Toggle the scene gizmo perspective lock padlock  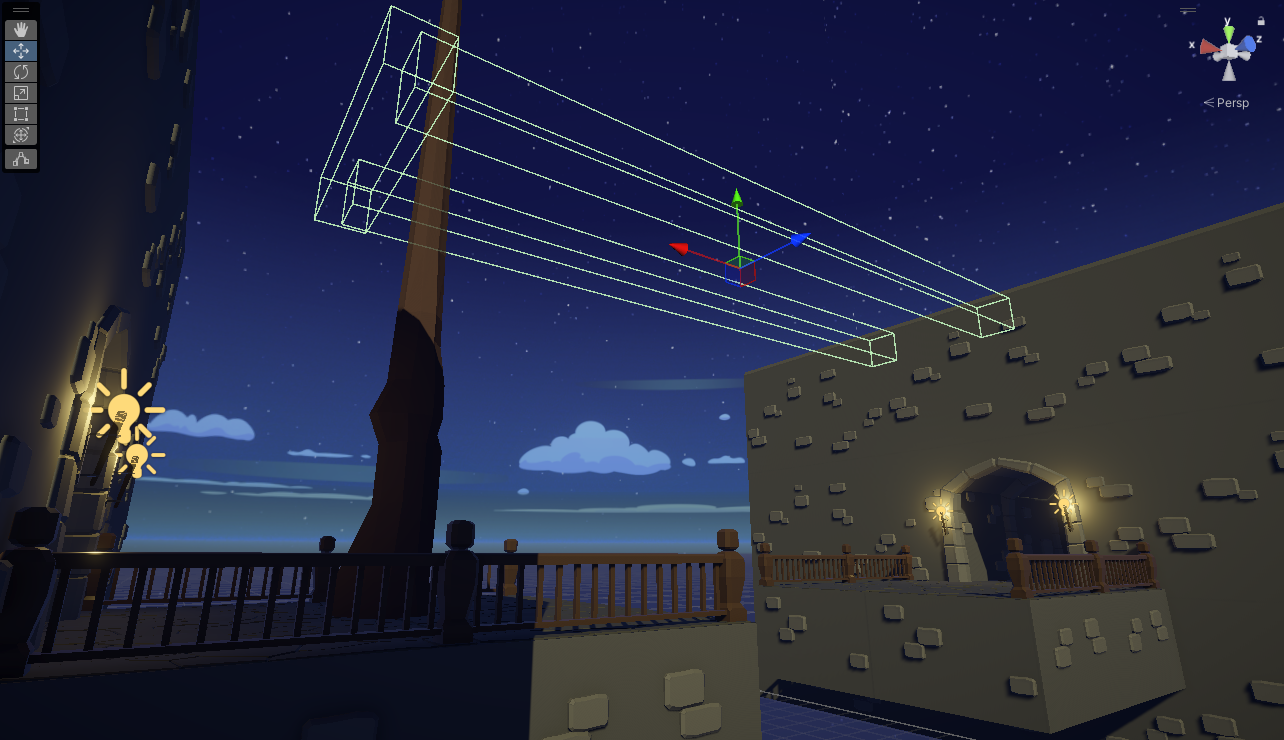(1261, 21)
